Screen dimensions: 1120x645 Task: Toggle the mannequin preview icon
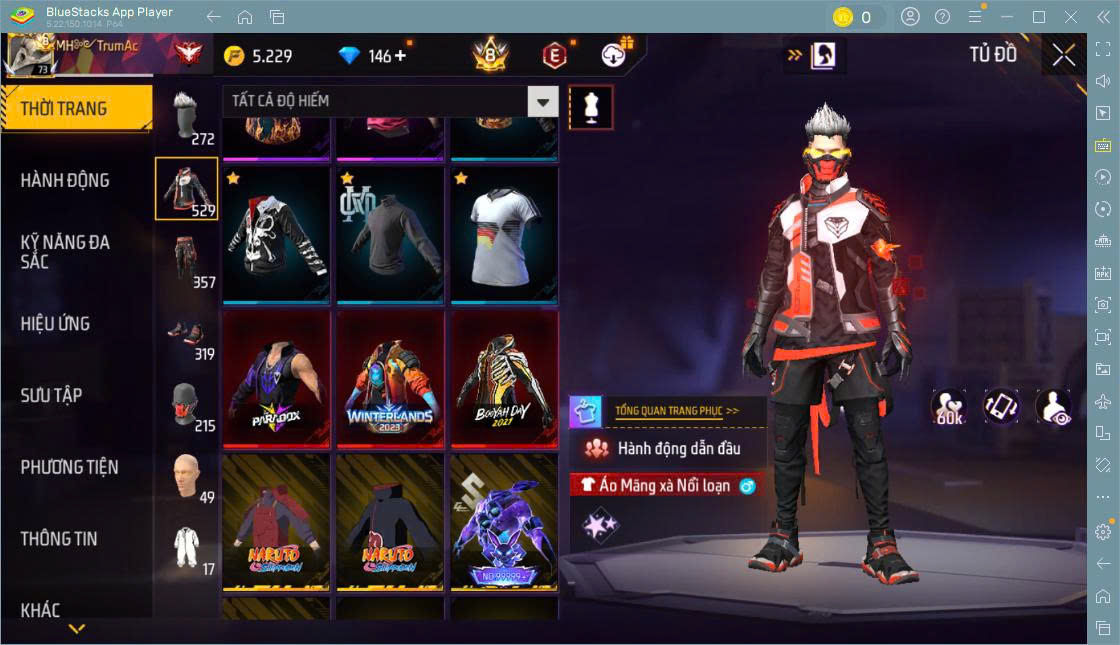click(x=591, y=107)
